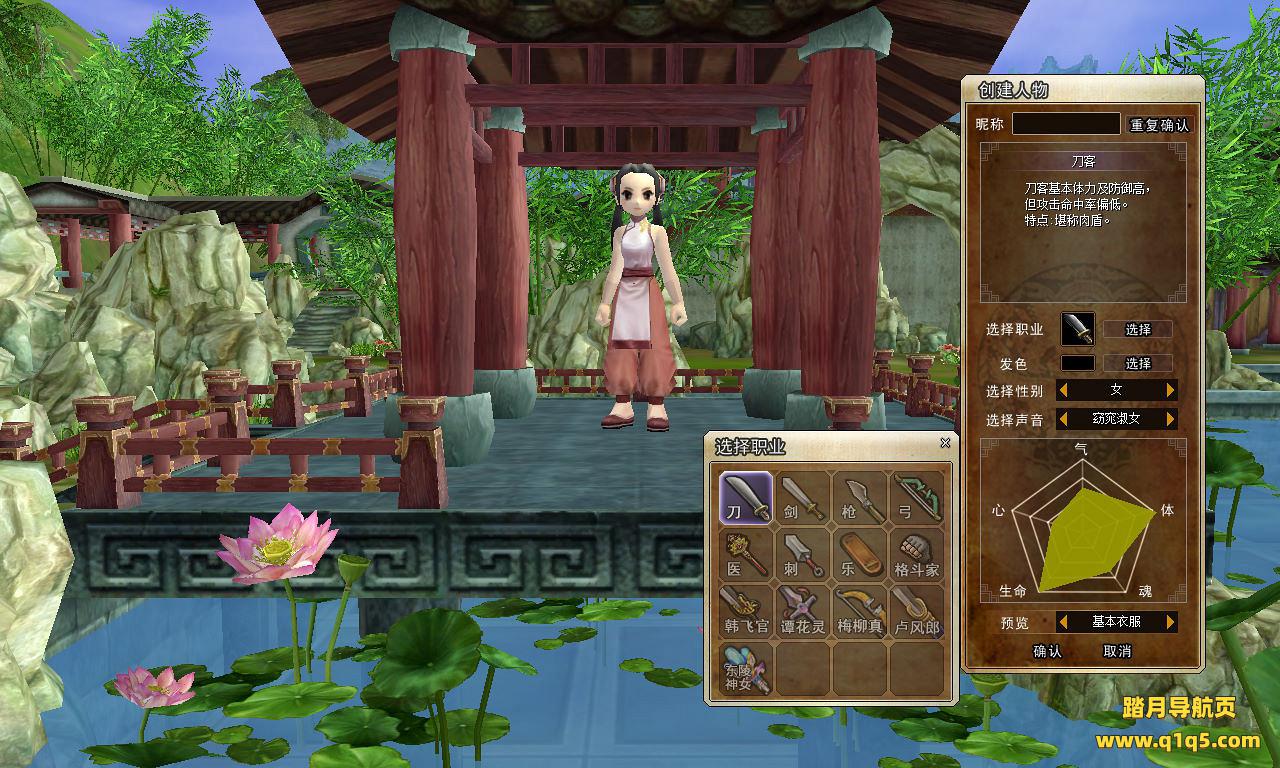Select the 弓 bow class

(x=917, y=497)
